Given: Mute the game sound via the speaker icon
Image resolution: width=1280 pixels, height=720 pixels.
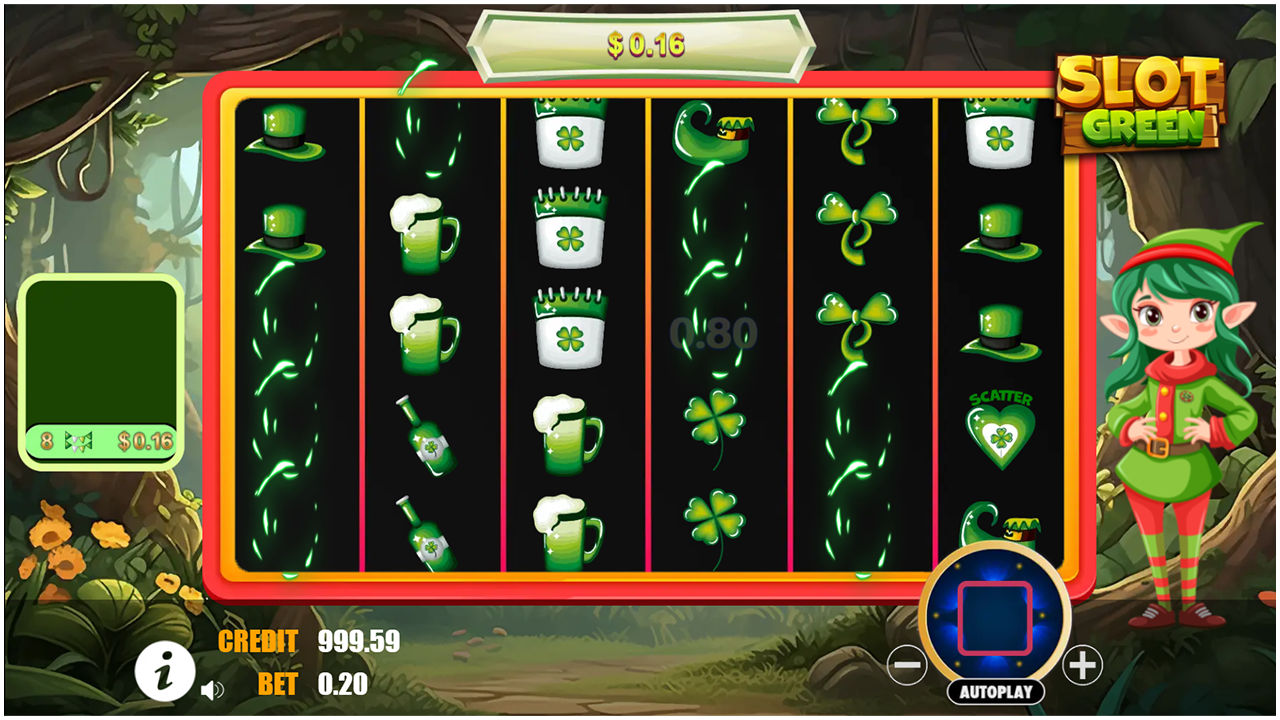Looking at the screenshot, I should click(213, 688).
